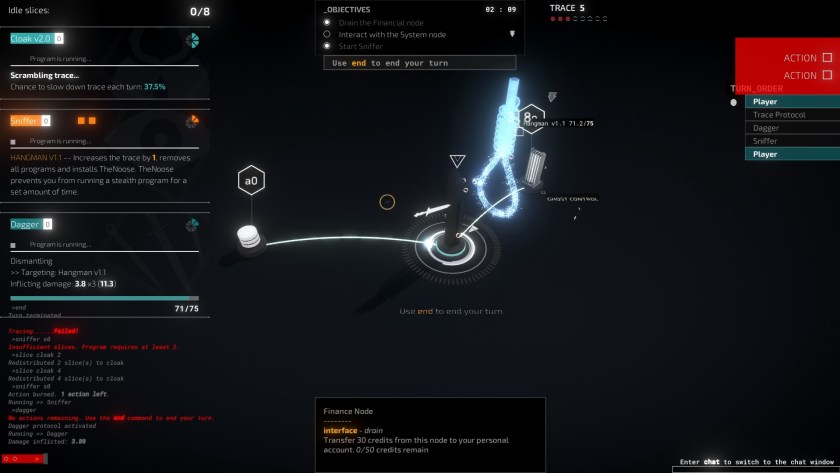Select the Finance node coin stack
840x473 pixels.
tap(249, 238)
